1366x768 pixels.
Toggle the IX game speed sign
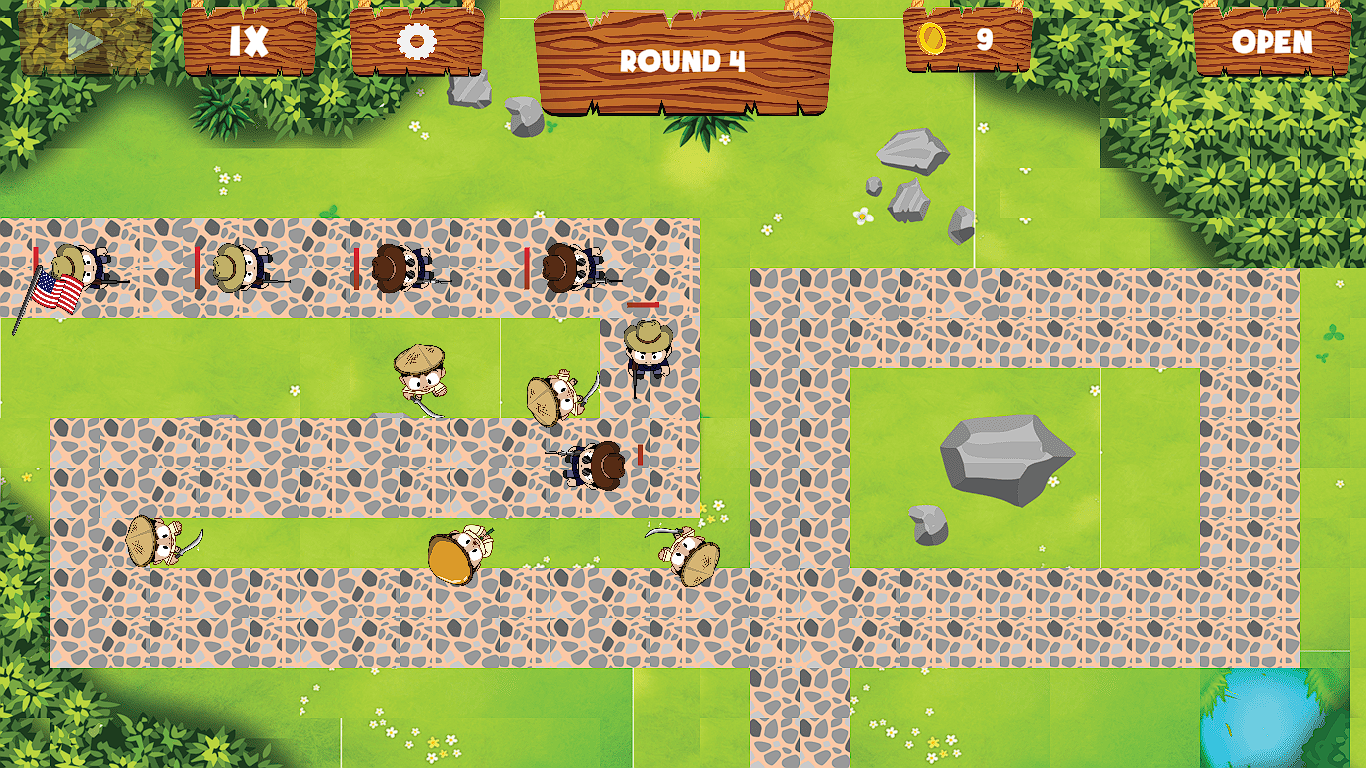pyautogui.click(x=250, y=38)
